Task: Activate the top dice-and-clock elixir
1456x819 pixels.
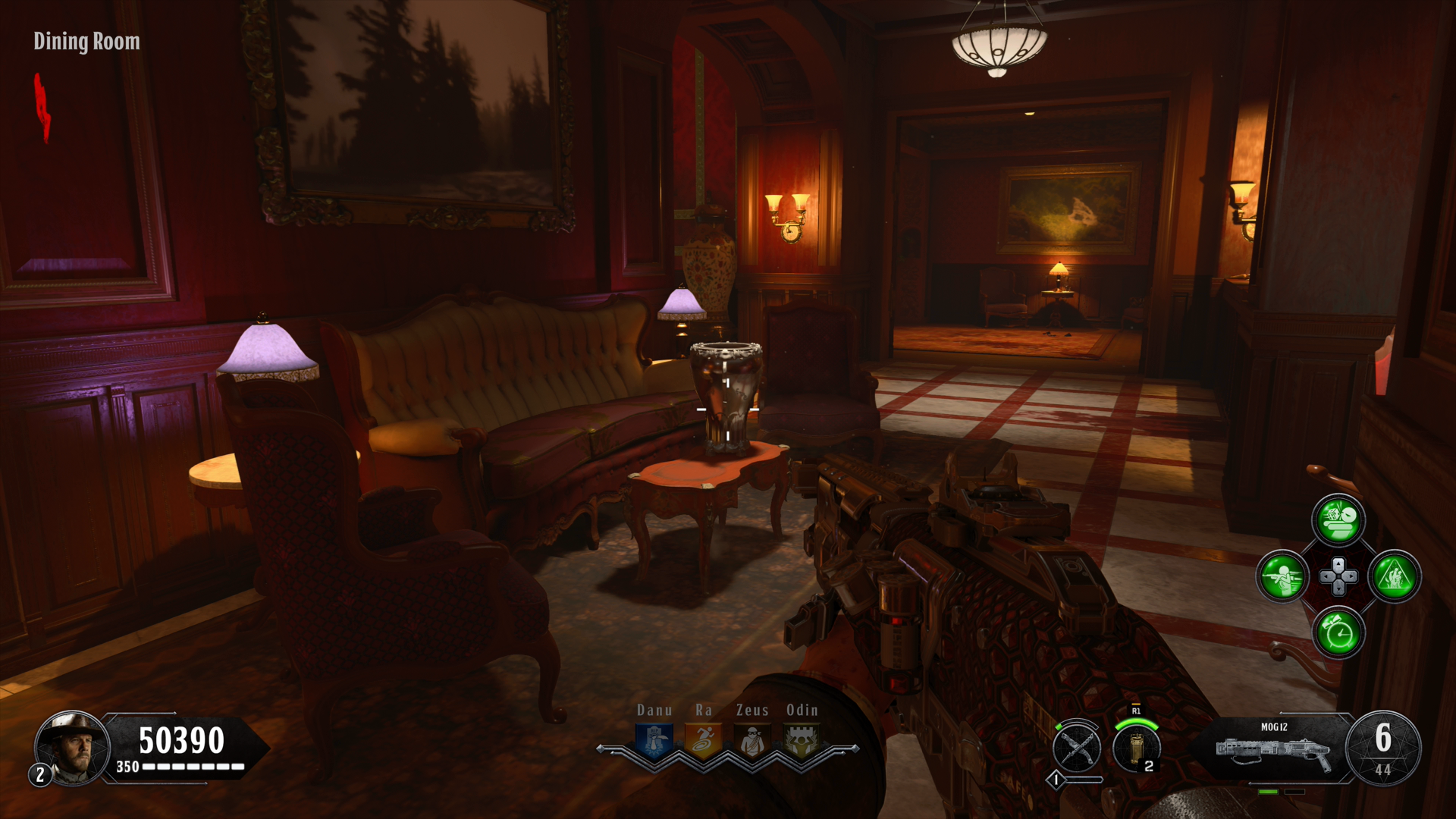Action: (x=1338, y=520)
